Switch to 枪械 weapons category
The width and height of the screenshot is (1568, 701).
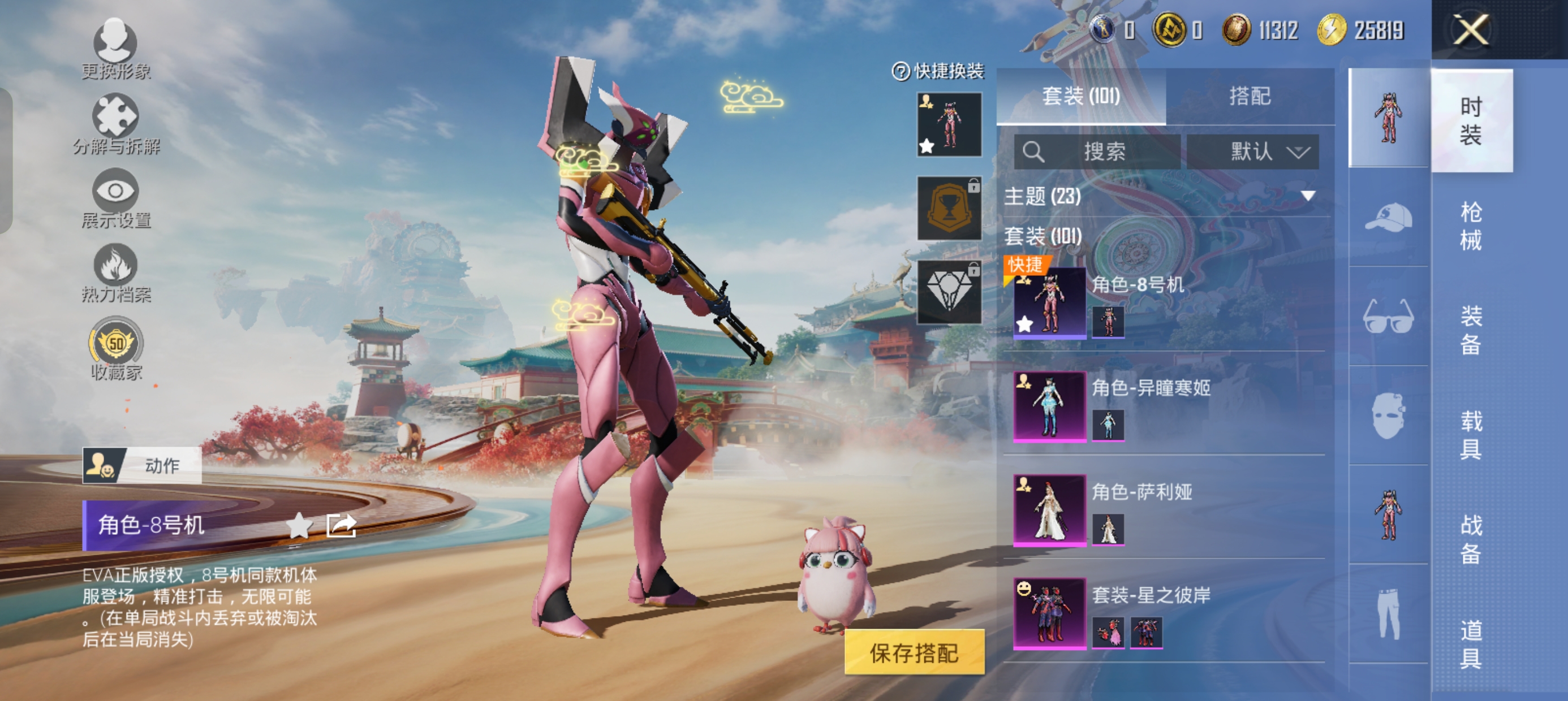pyautogui.click(x=1471, y=226)
